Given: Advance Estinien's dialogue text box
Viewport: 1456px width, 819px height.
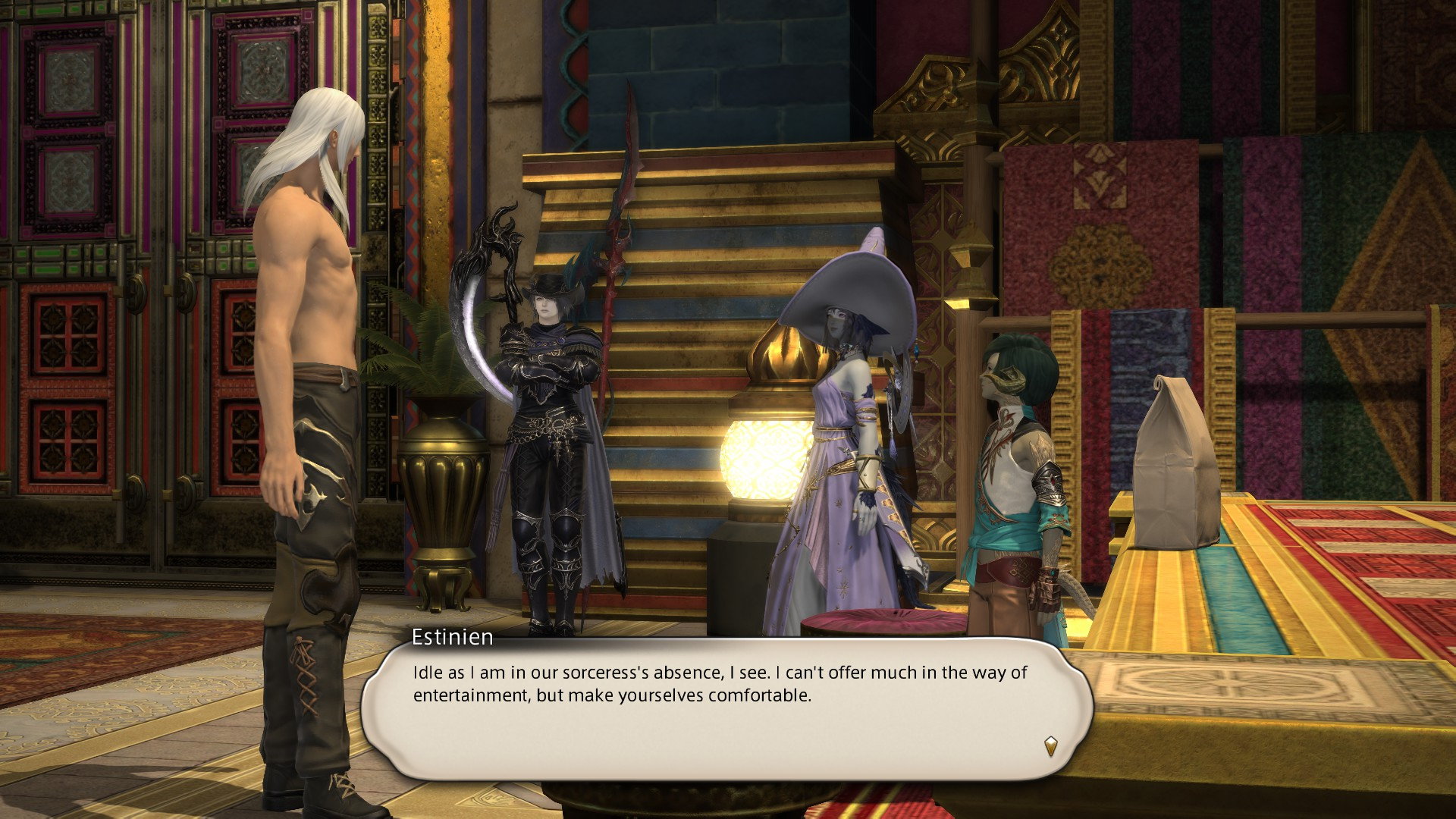Looking at the screenshot, I should (726, 710).
